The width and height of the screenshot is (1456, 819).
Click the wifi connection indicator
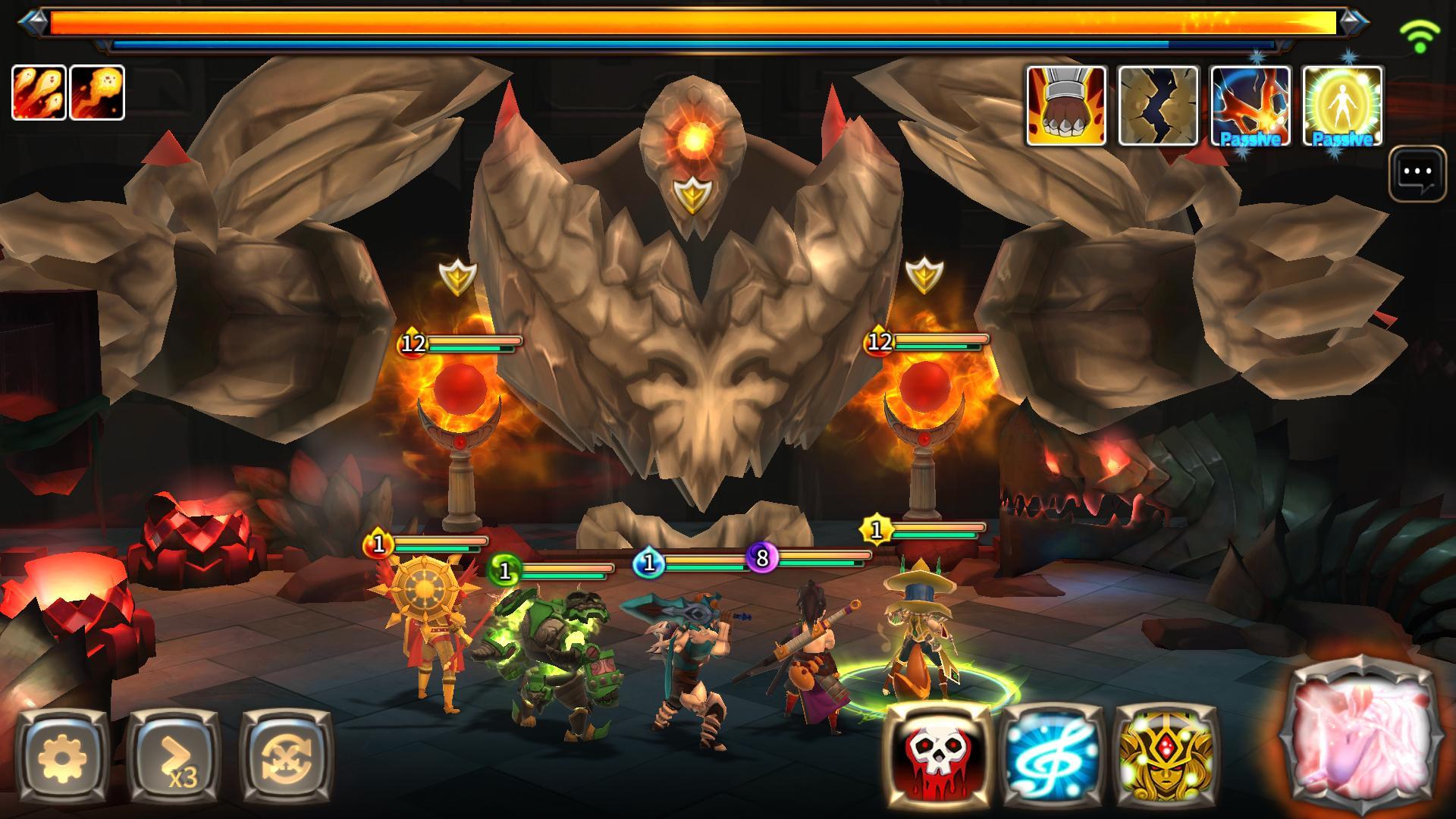point(1419,33)
